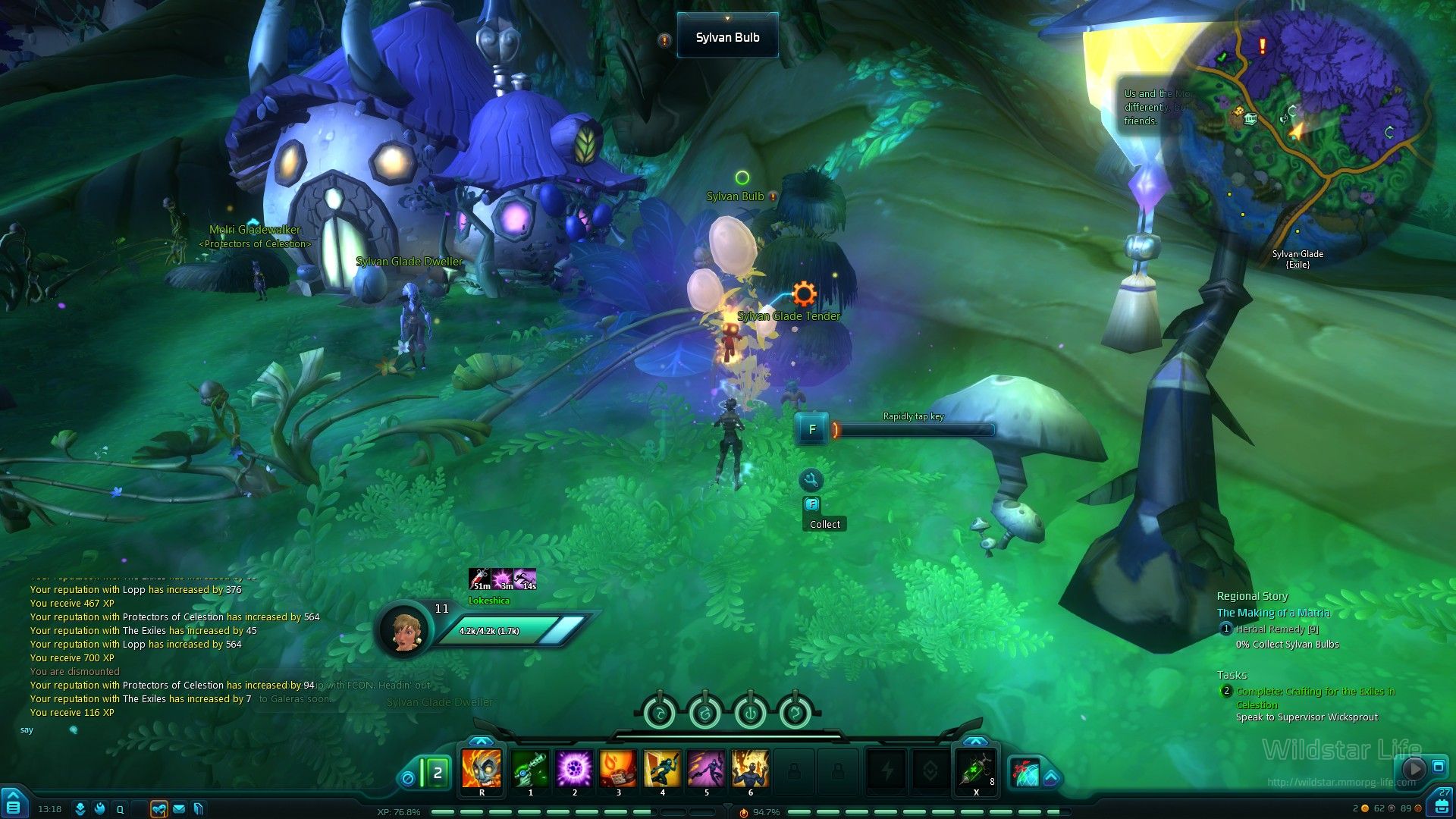1456x819 pixels.
Task: Click the Sylvan Bulb target frame
Action: tap(727, 37)
